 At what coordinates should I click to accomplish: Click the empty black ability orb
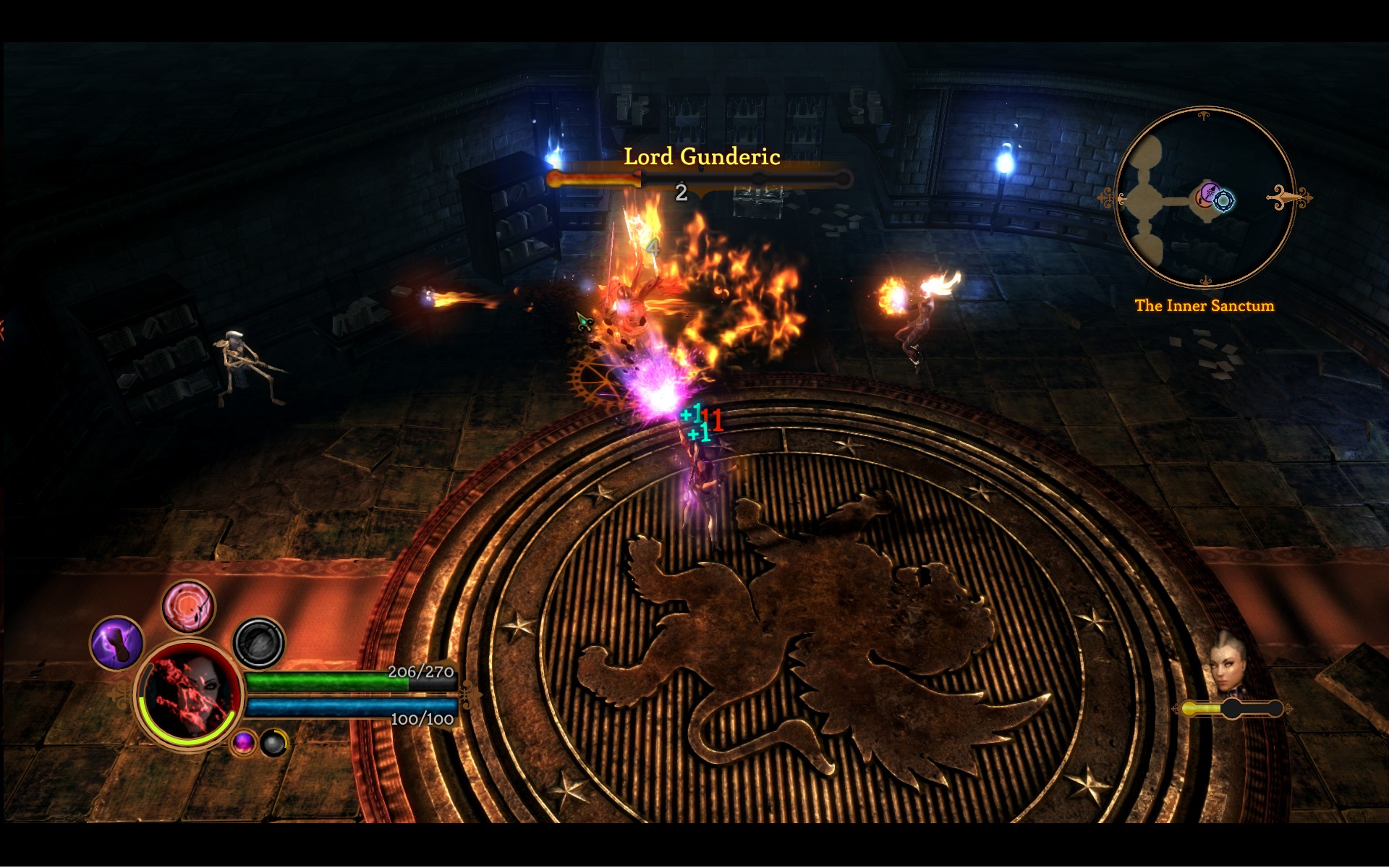(260, 644)
